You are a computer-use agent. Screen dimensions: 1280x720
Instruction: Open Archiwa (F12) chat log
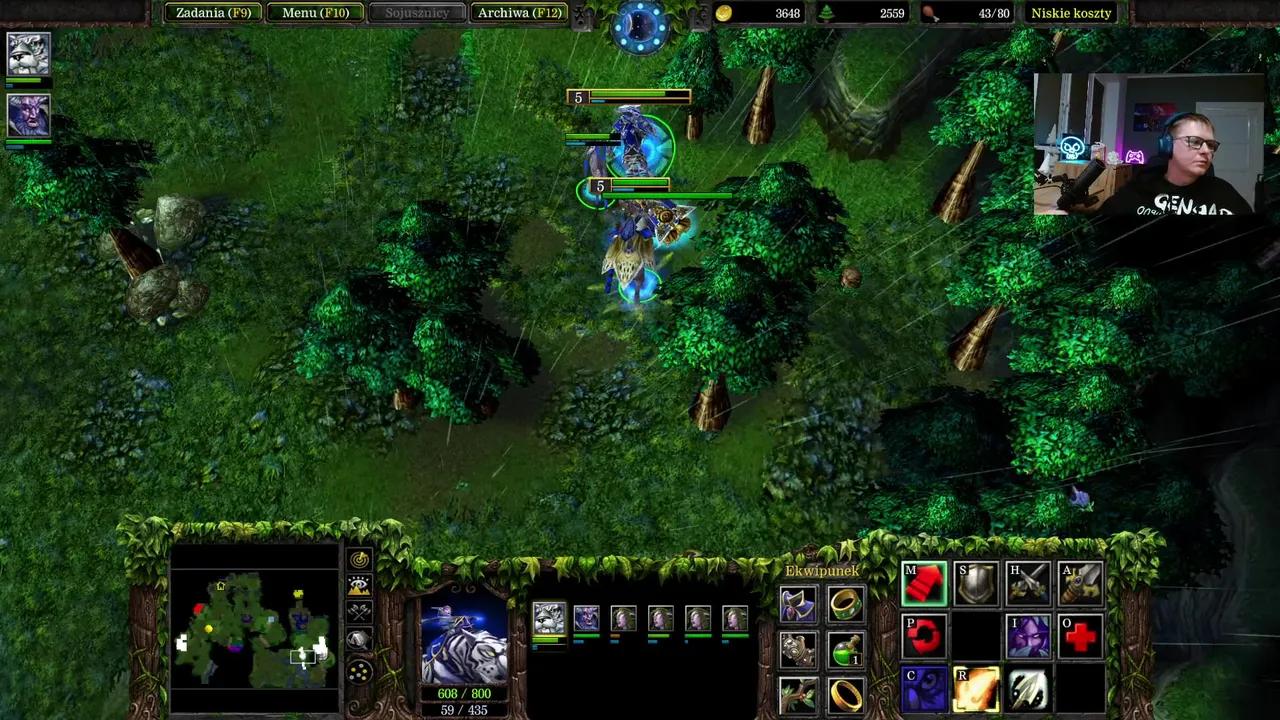(520, 13)
